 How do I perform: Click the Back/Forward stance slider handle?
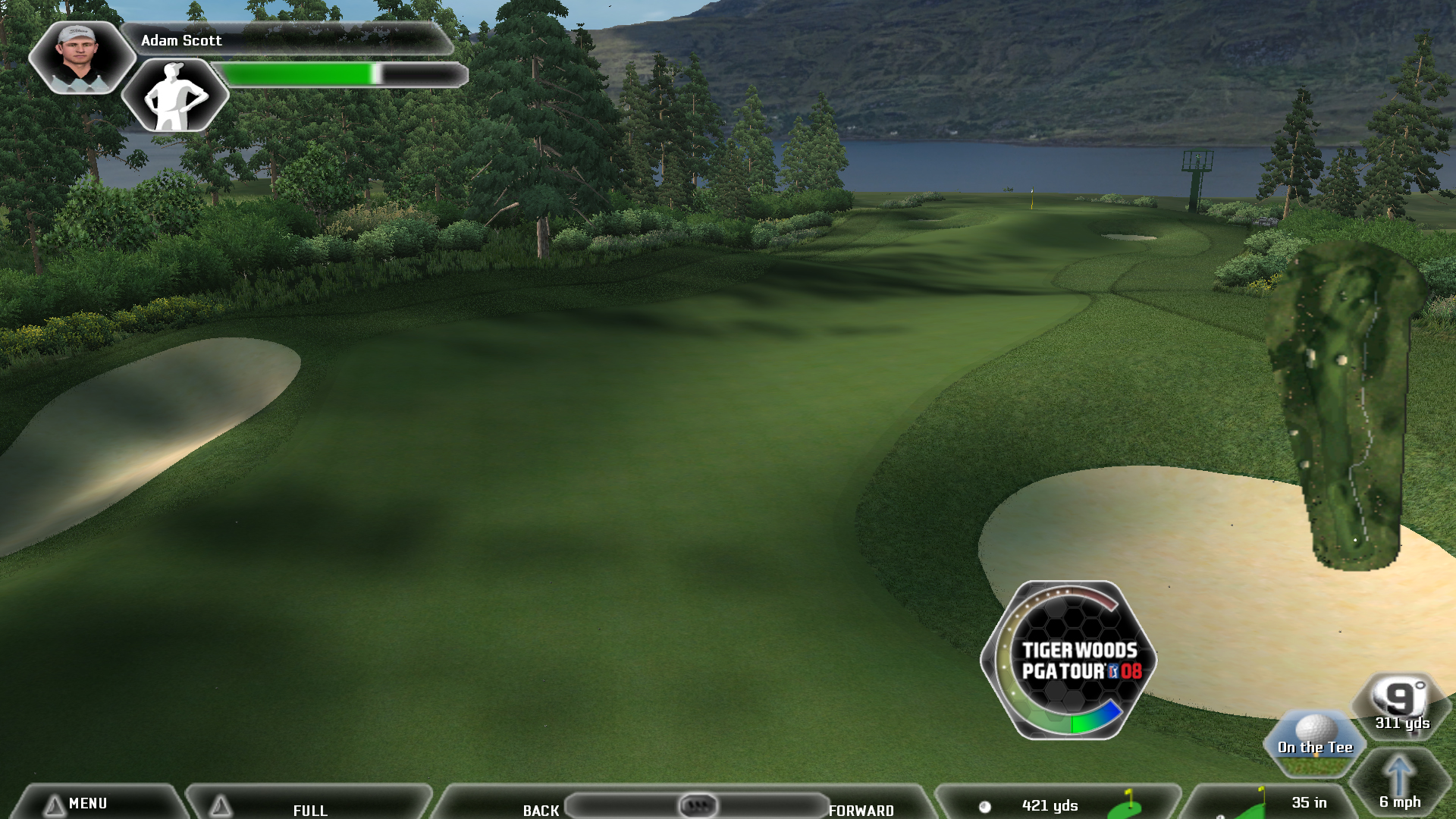point(698,805)
